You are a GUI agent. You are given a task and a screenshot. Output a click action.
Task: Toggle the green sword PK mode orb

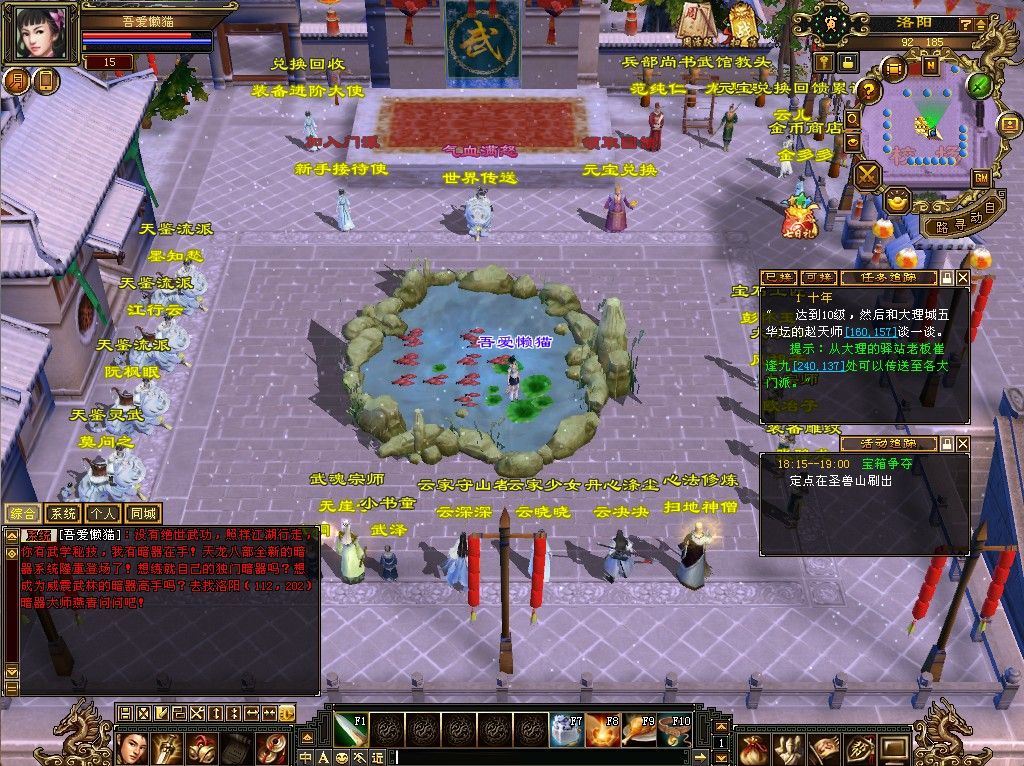pyautogui.click(x=979, y=86)
